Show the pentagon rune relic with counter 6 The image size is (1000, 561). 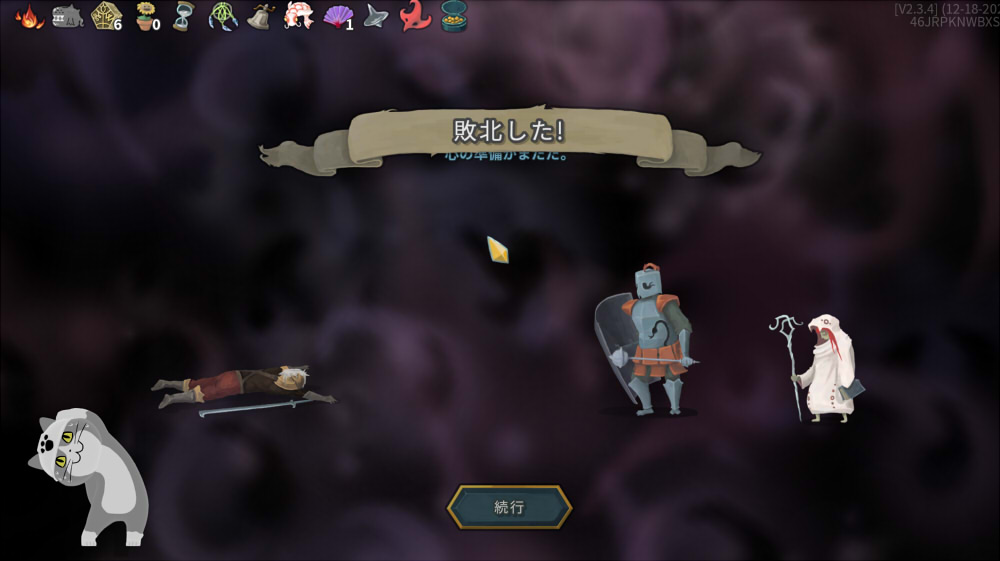pyautogui.click(x=105, y=16)
